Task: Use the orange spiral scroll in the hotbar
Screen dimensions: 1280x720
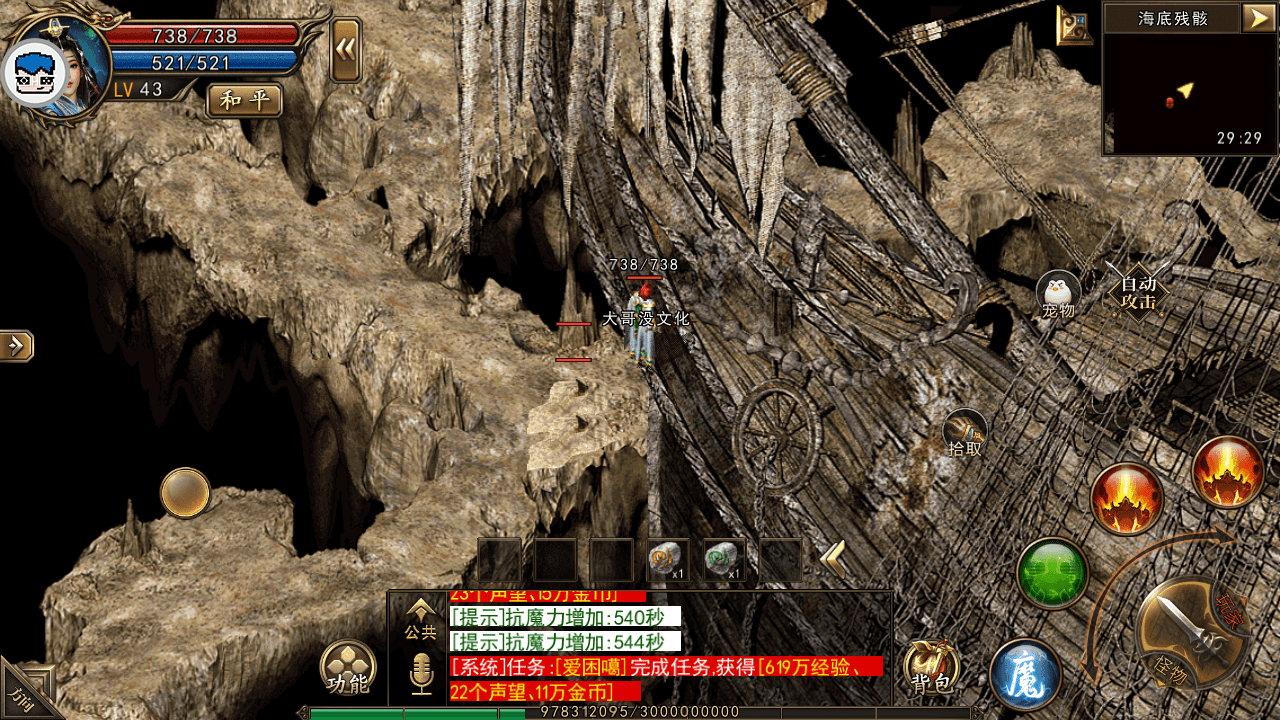Action: point(668,560)
